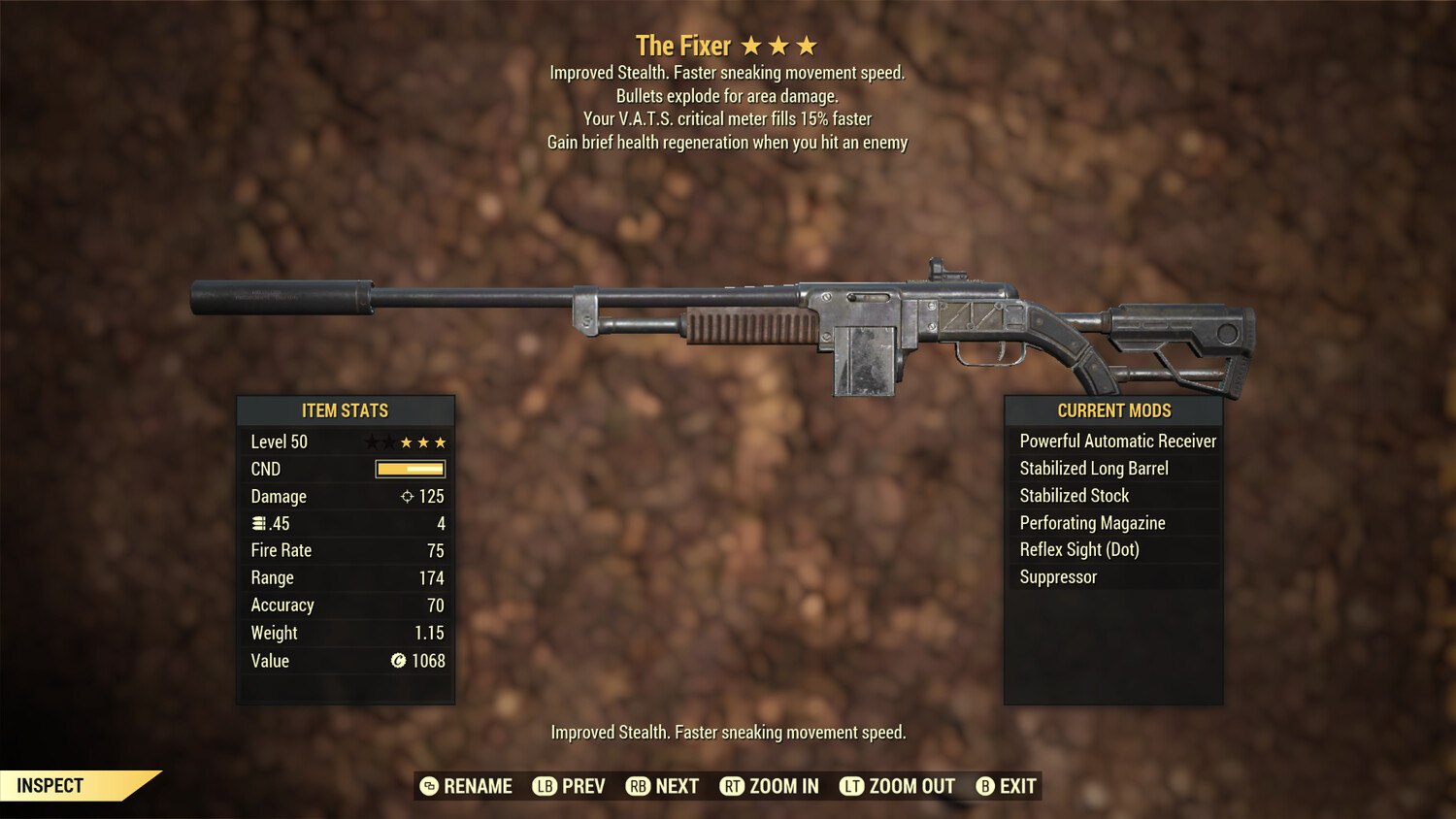The width and height of the screenshot is (1456, 819).
Task: Click the INSPECT banner in the corner
Action: pos(50,785)
